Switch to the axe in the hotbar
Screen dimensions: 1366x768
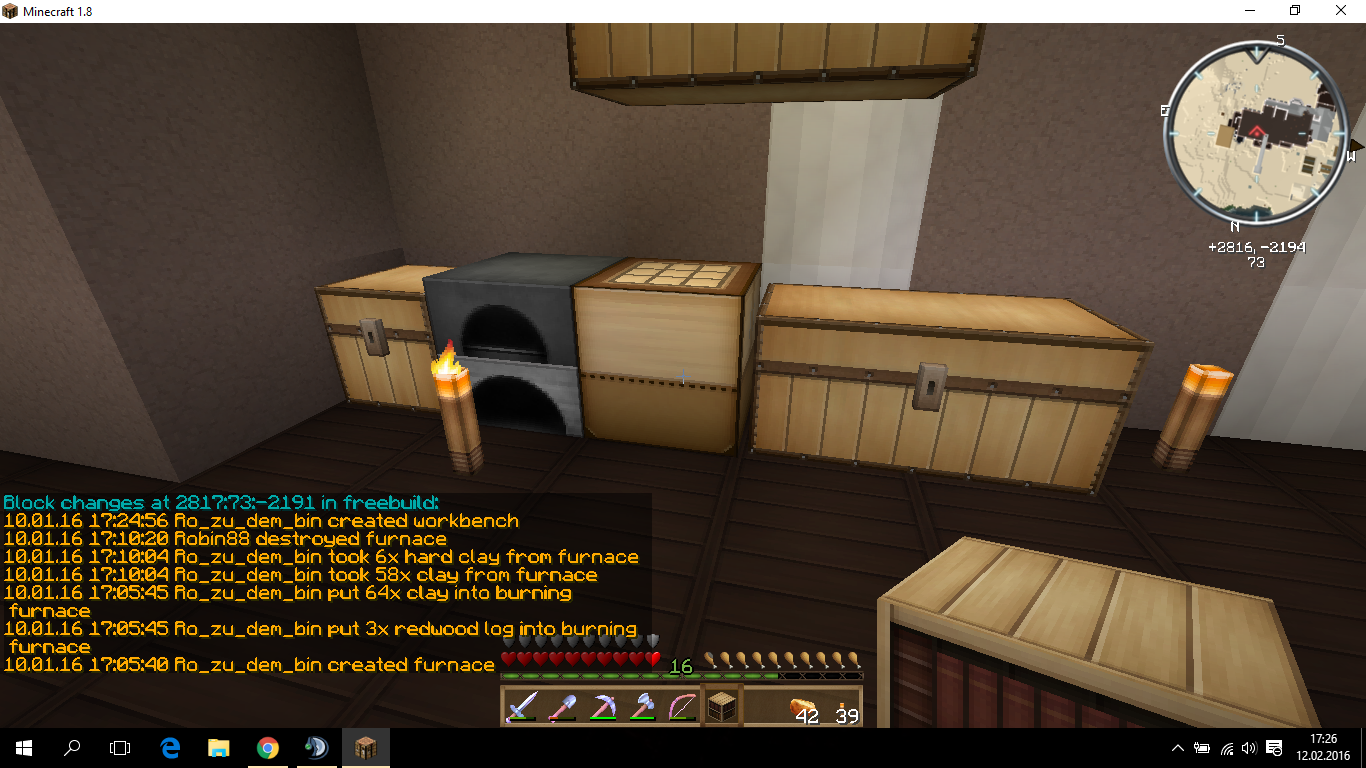tap(642, 707)
